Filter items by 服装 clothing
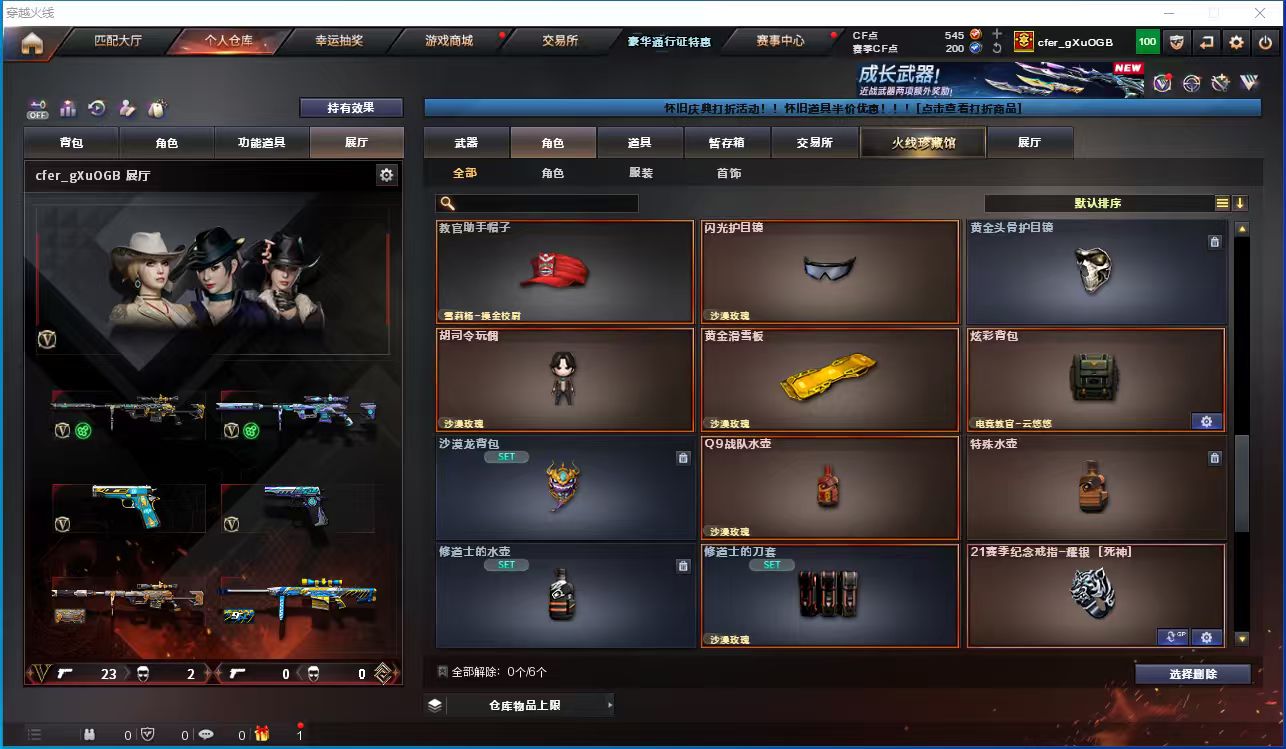This screenshot has width=1286, height=749. [x=641, y=173]
